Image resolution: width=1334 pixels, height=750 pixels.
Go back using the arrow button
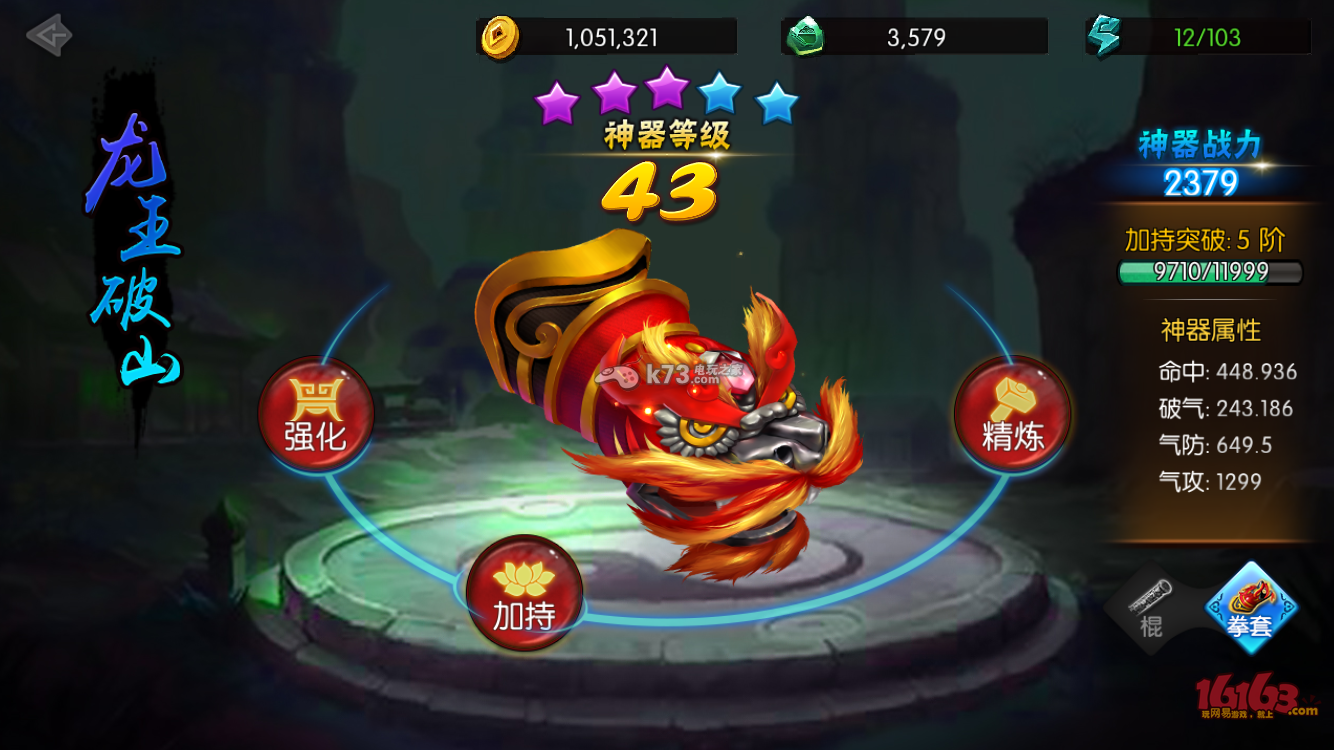pyautogui.click(x=48, y=36)
